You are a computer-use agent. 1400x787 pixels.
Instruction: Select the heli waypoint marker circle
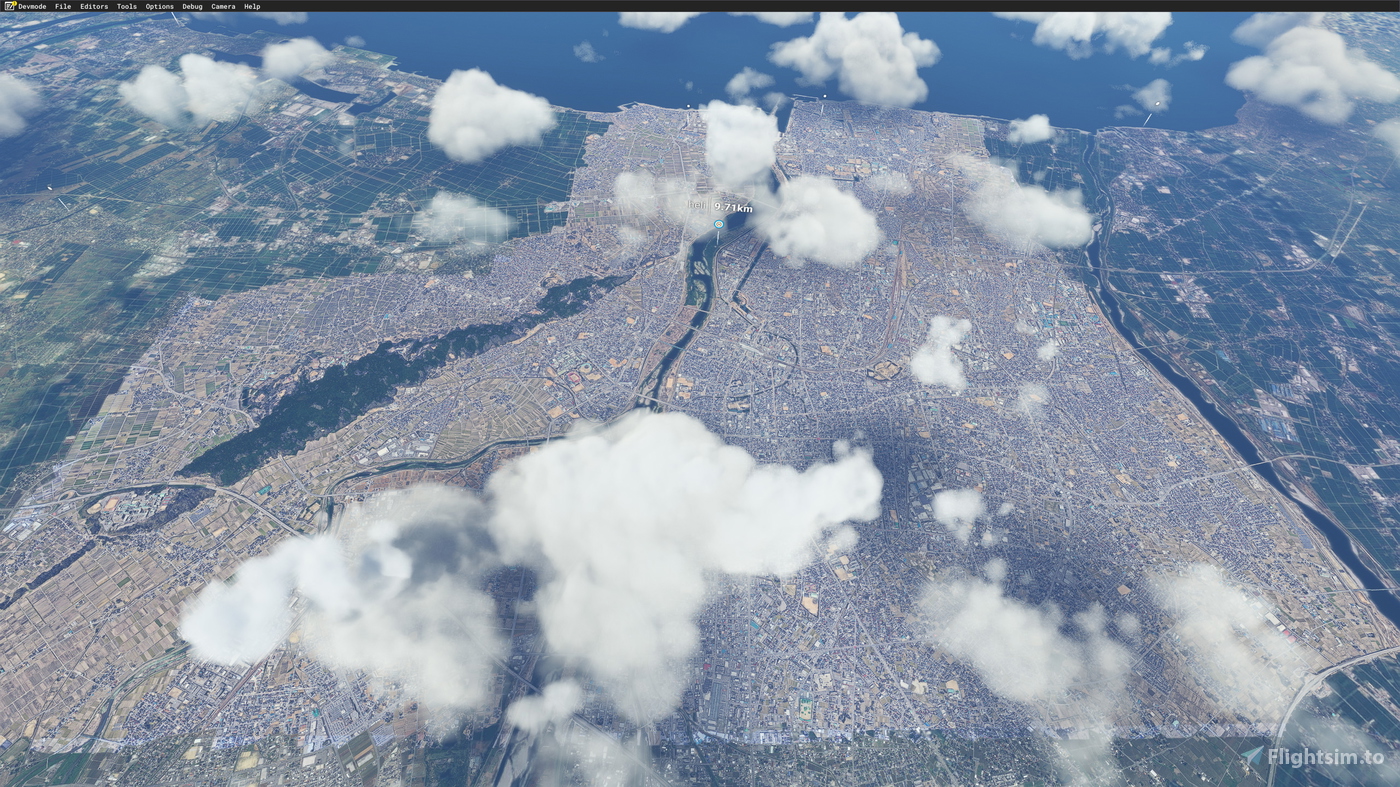point(717,224)
